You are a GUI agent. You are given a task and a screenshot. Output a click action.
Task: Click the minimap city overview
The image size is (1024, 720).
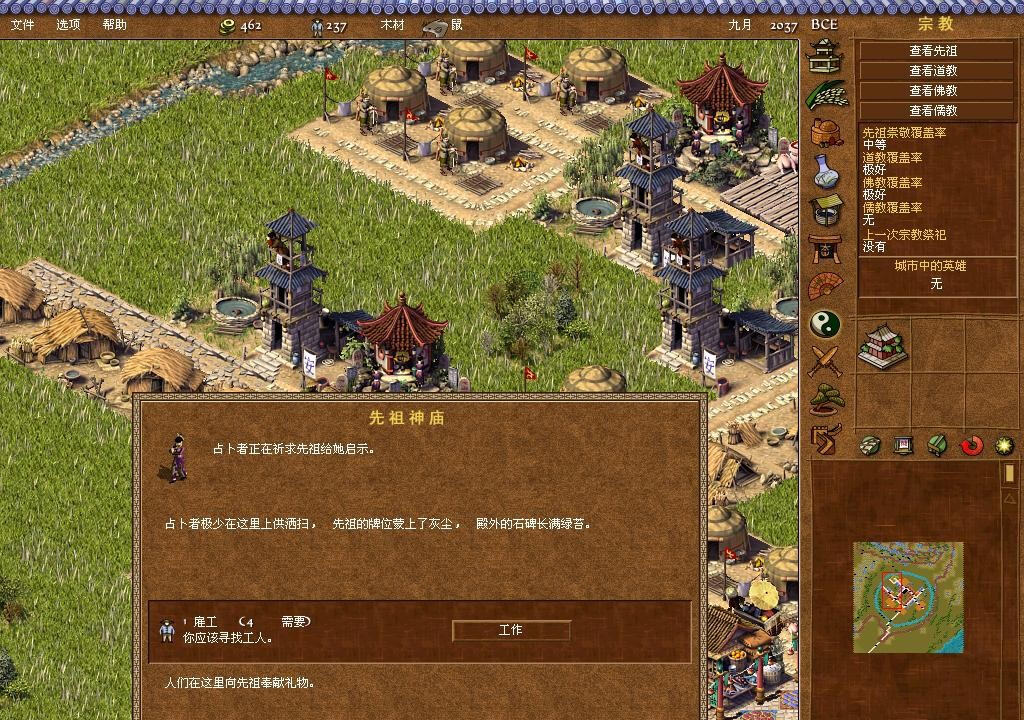tap(908, 597)
